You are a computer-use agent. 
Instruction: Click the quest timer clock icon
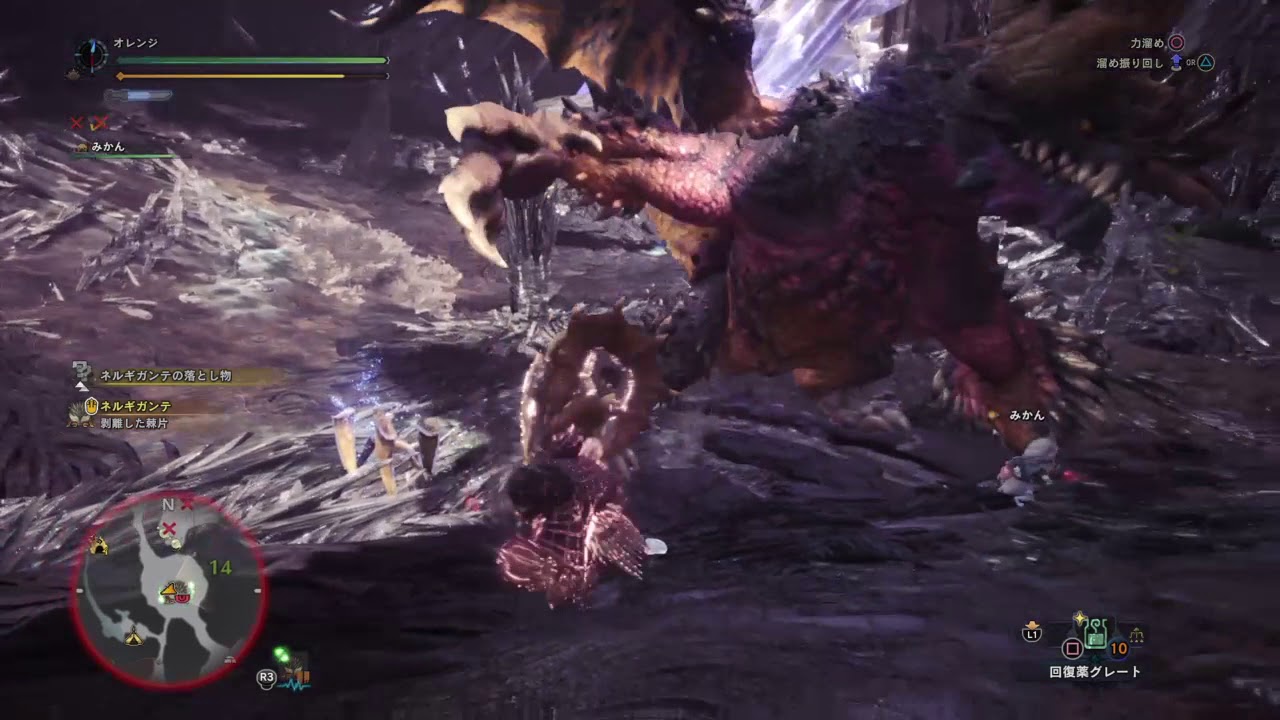coord(92,54)
